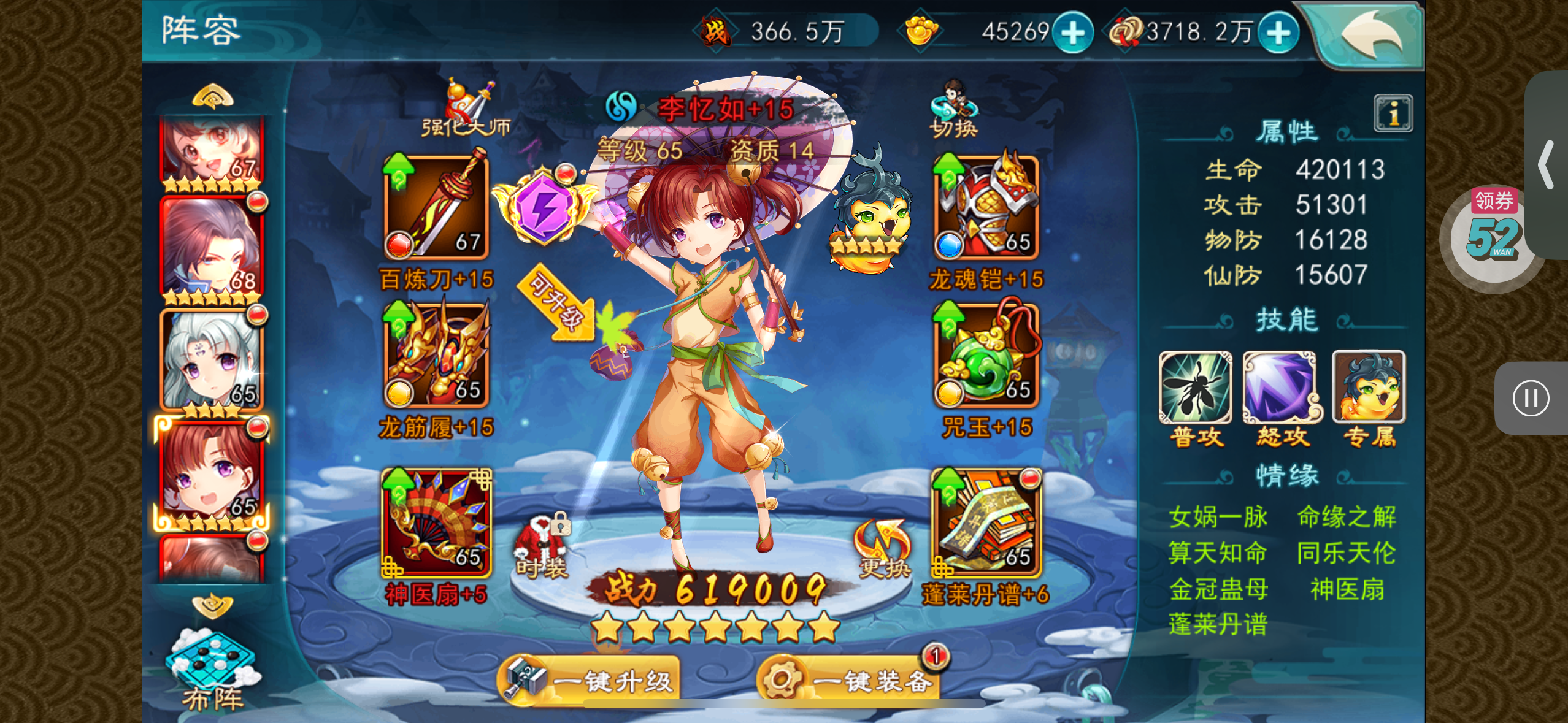Tap the 一键装备 one-key equip button
Viewport: 1568px width, 723px height.
(x=850, y=679)
